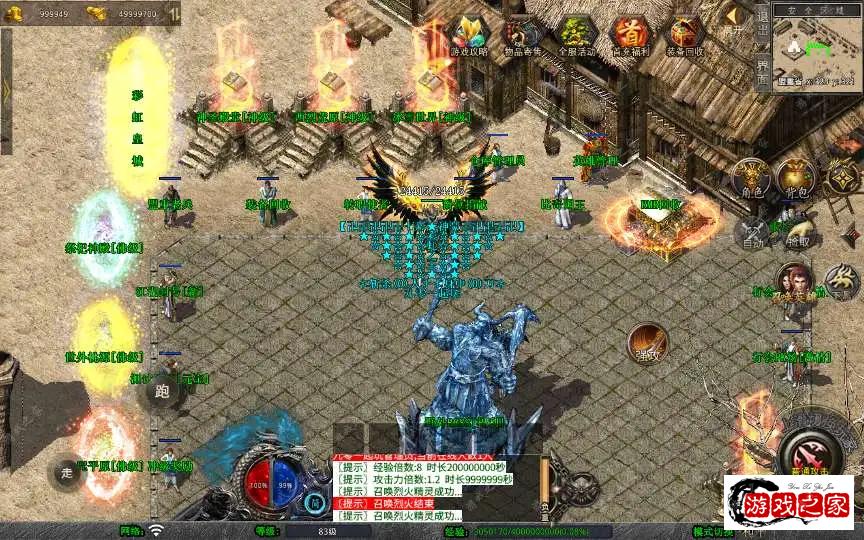Switch to 走 walk mode
Screen dimensions: 864x540
[67, 471]
